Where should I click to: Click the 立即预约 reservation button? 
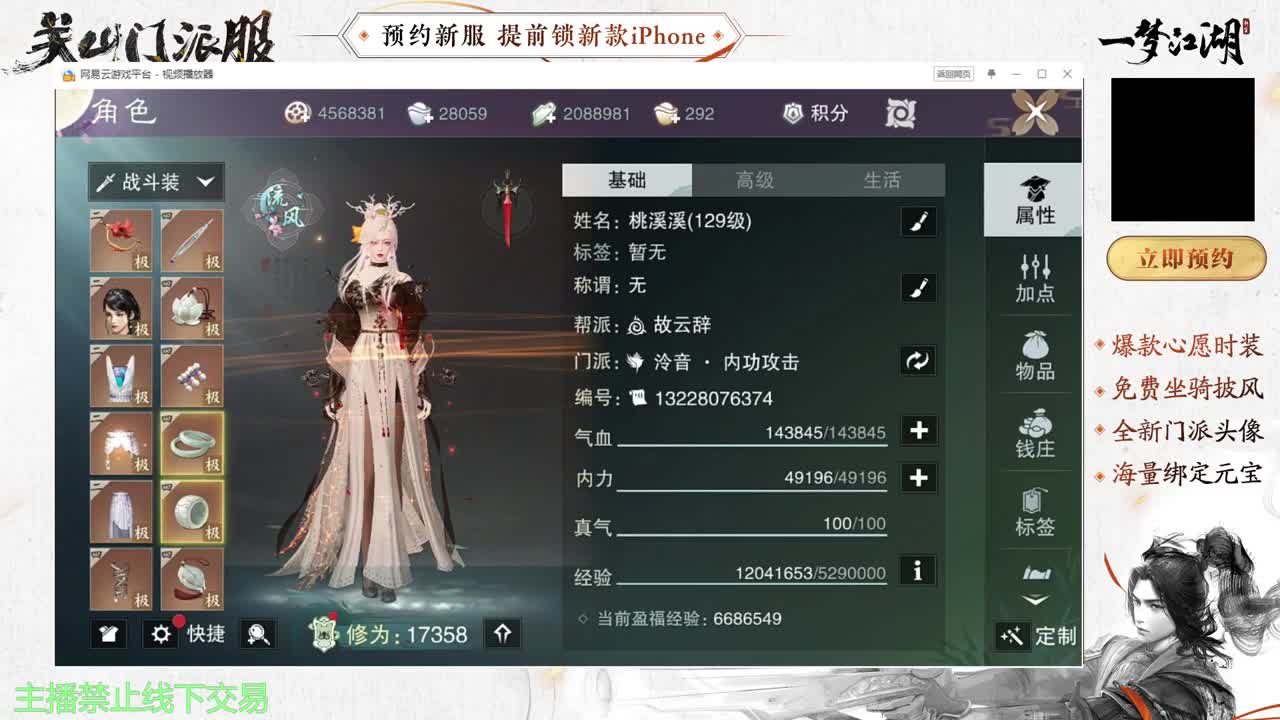1186,258
